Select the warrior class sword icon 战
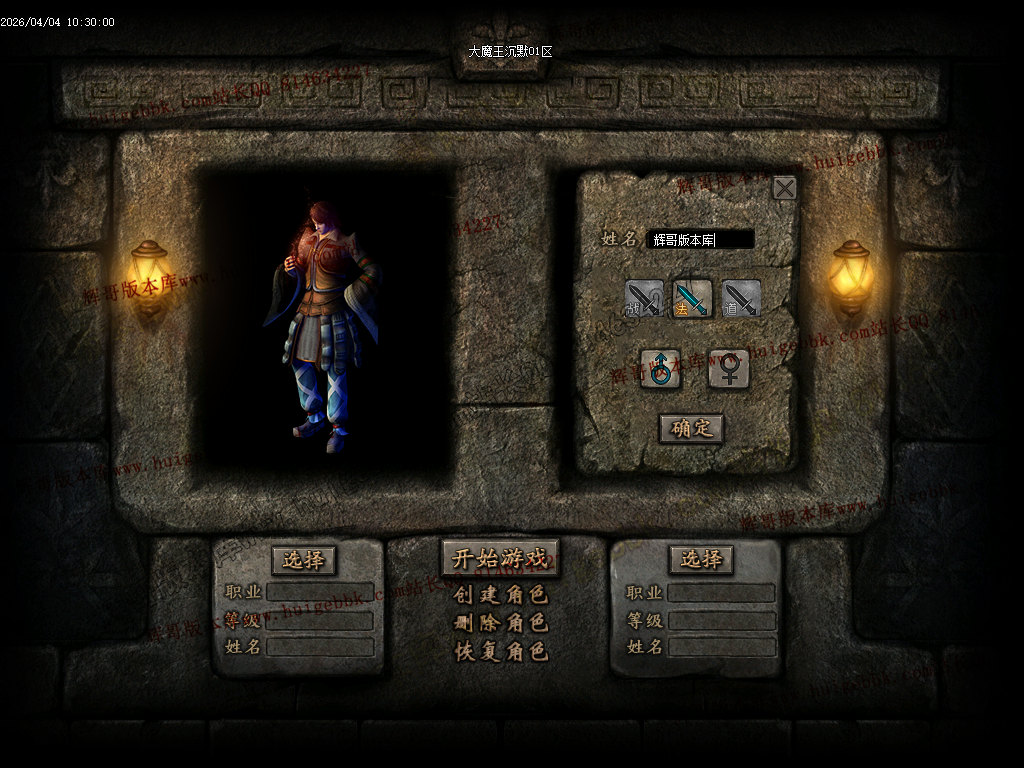Screen dimensions: 1024x768 click(644, 299)
